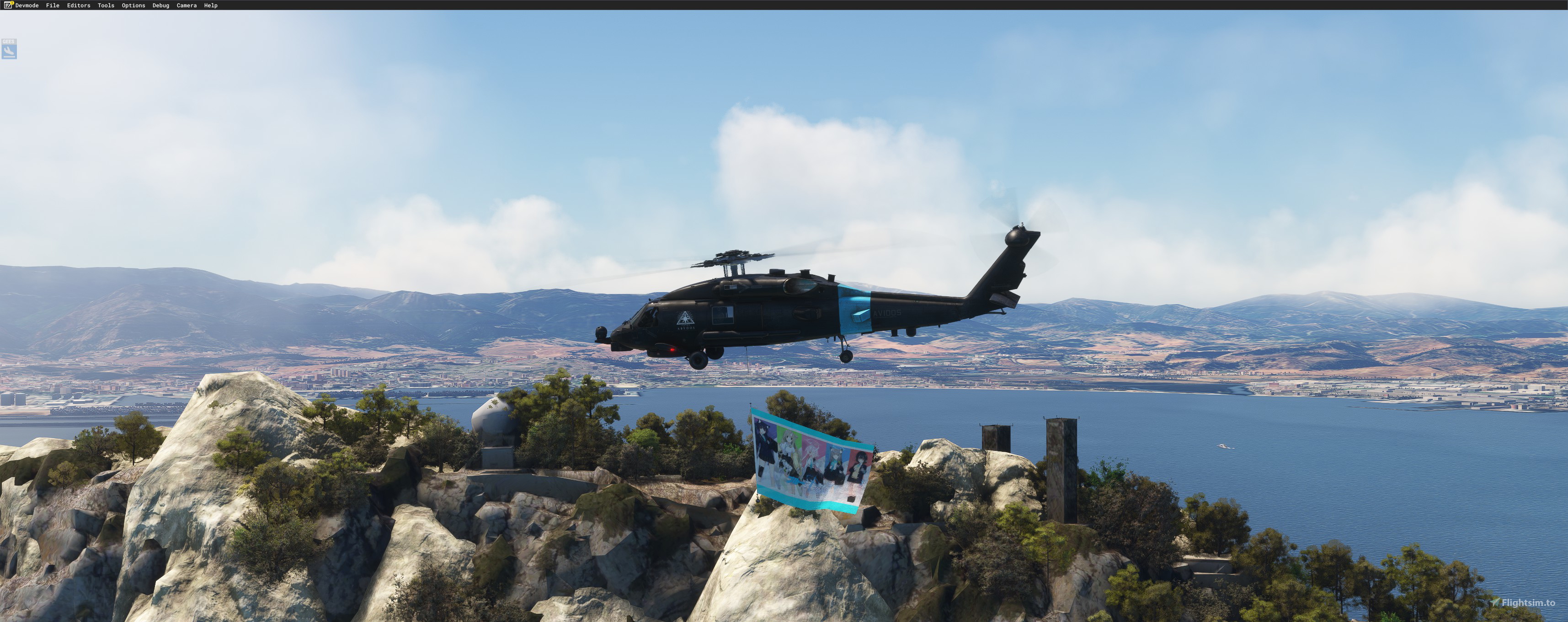
Task: Click the landing airplane glyph on the GEES widget
Action: tap(9, 52)
